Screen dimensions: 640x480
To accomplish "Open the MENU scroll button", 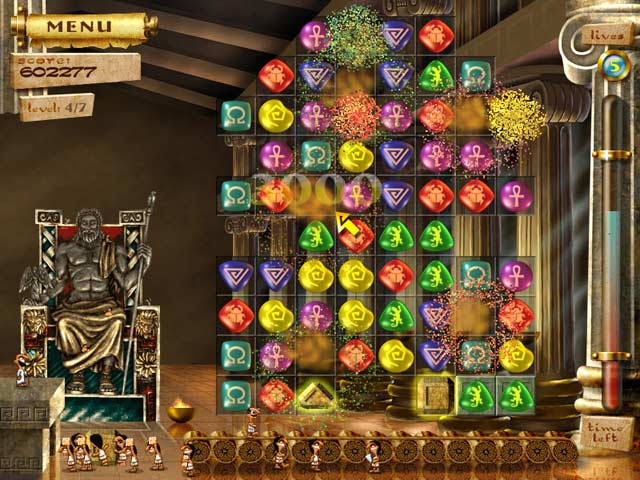I will [x=80, y=25].
